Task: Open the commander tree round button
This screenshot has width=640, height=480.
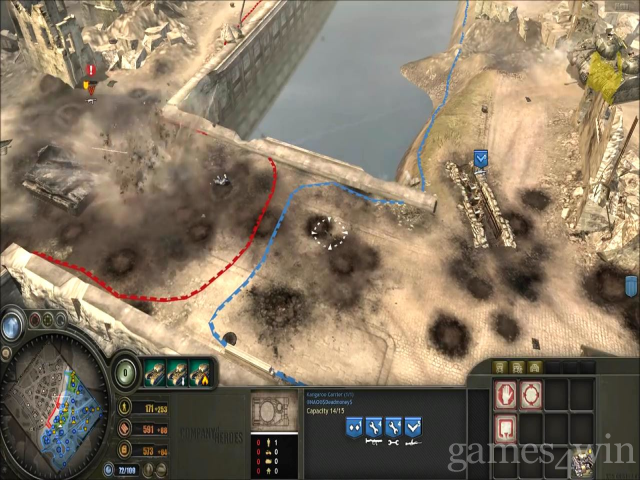Action: 126,370
